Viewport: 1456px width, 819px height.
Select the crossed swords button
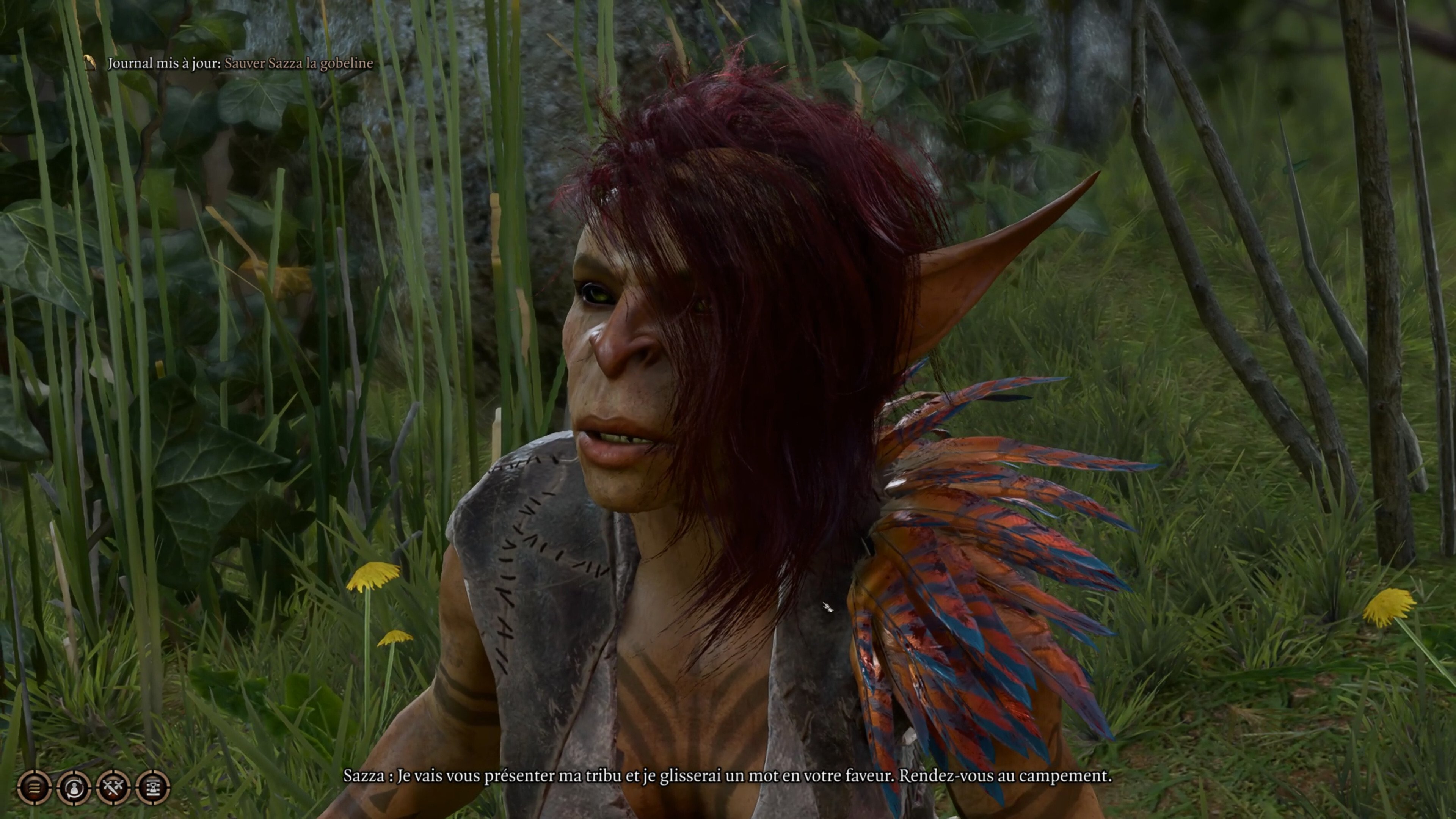tap(114, 787)
